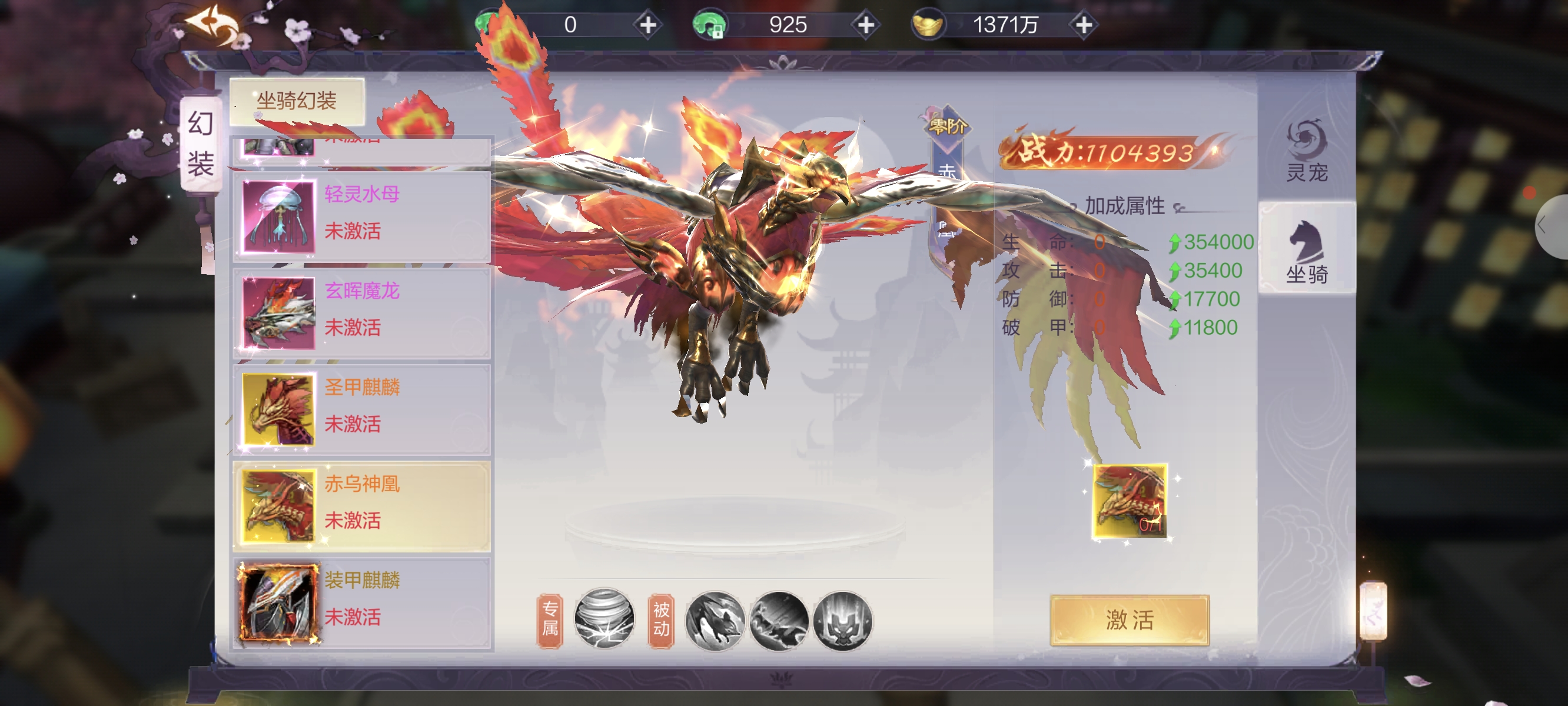The height and width of the screenshot is (706, 1568).
Task: Tap the phoenix activation material slot
Action: pos(1129,500)
